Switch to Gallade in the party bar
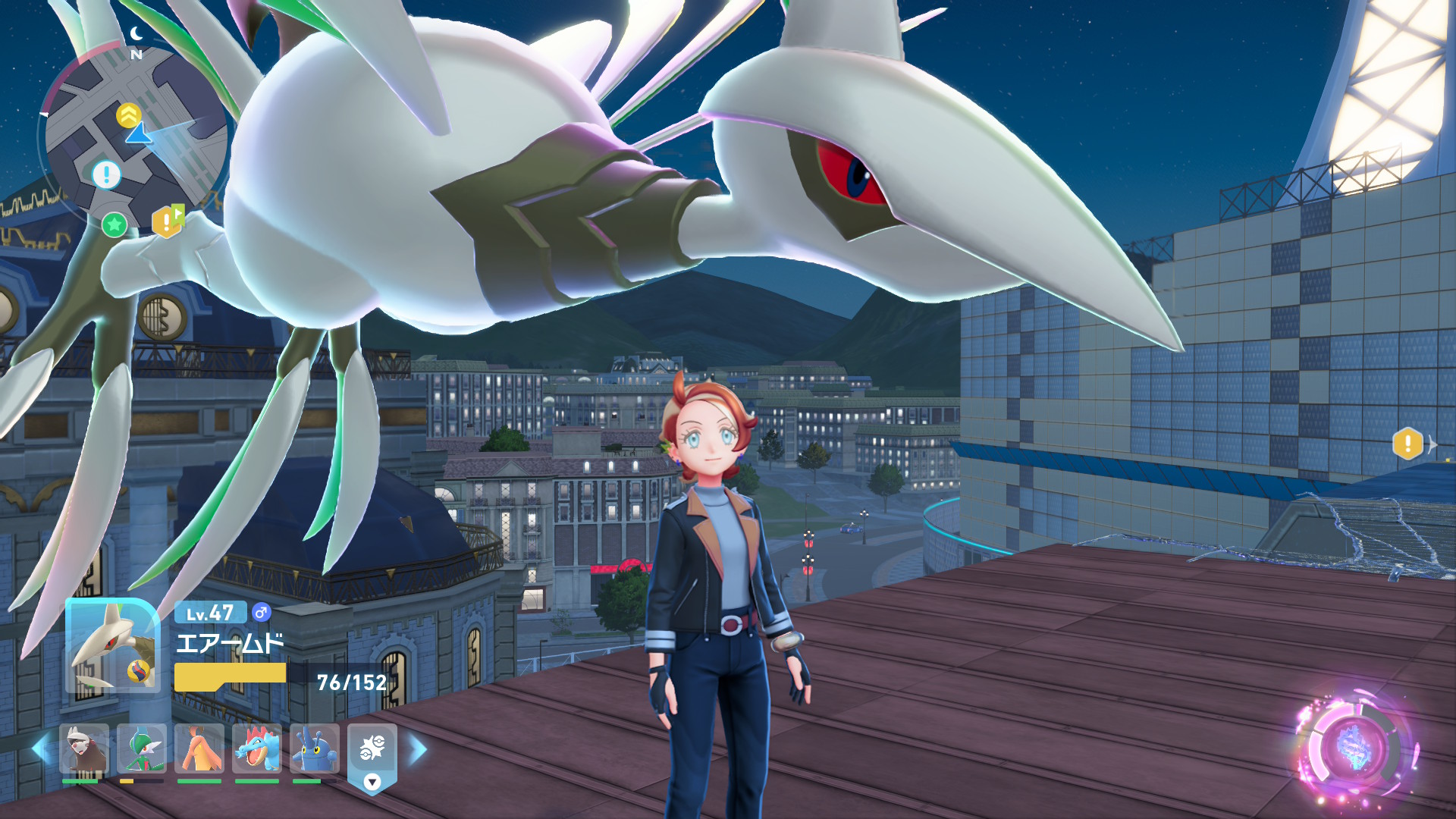Image resolution: width=1456 pixels, height=819 pixels. click(141, 749)
